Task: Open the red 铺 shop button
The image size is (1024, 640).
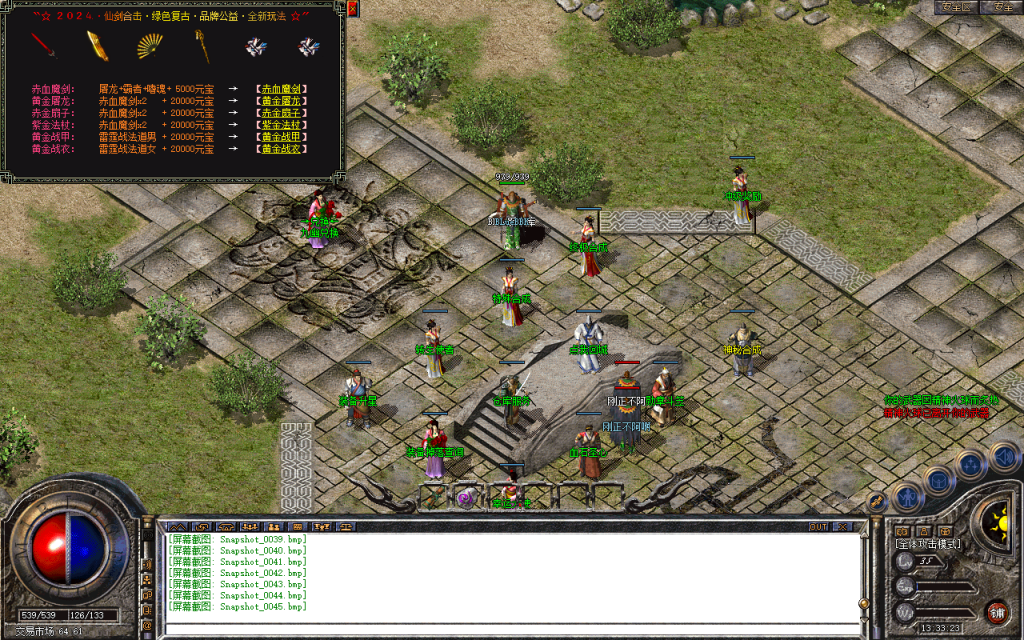Action: point(996,610)
